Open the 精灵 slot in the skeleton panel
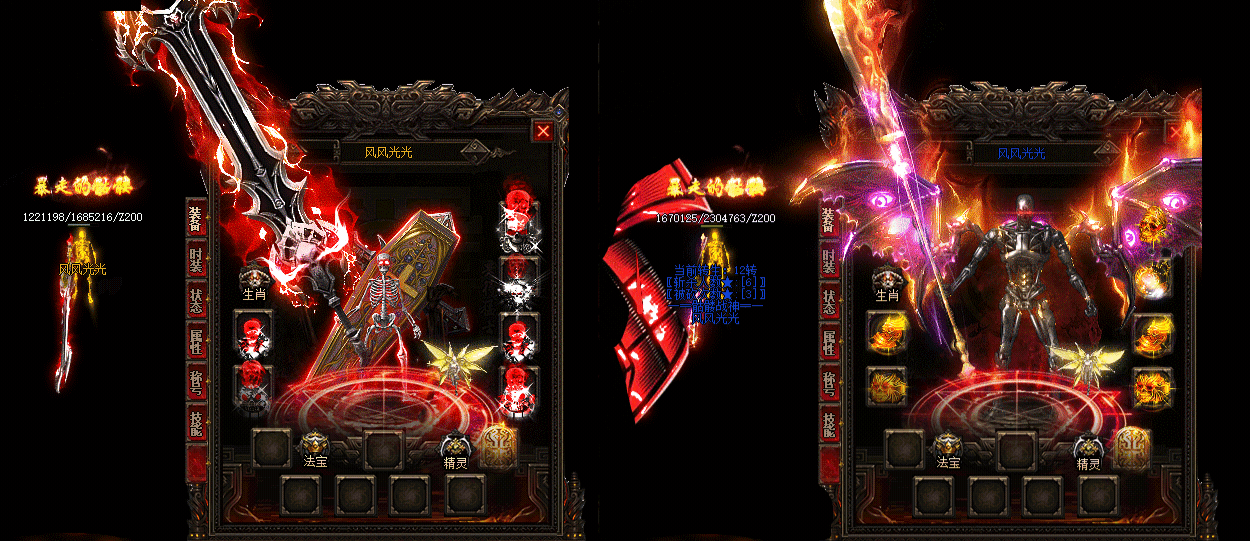 coord(456,448)
